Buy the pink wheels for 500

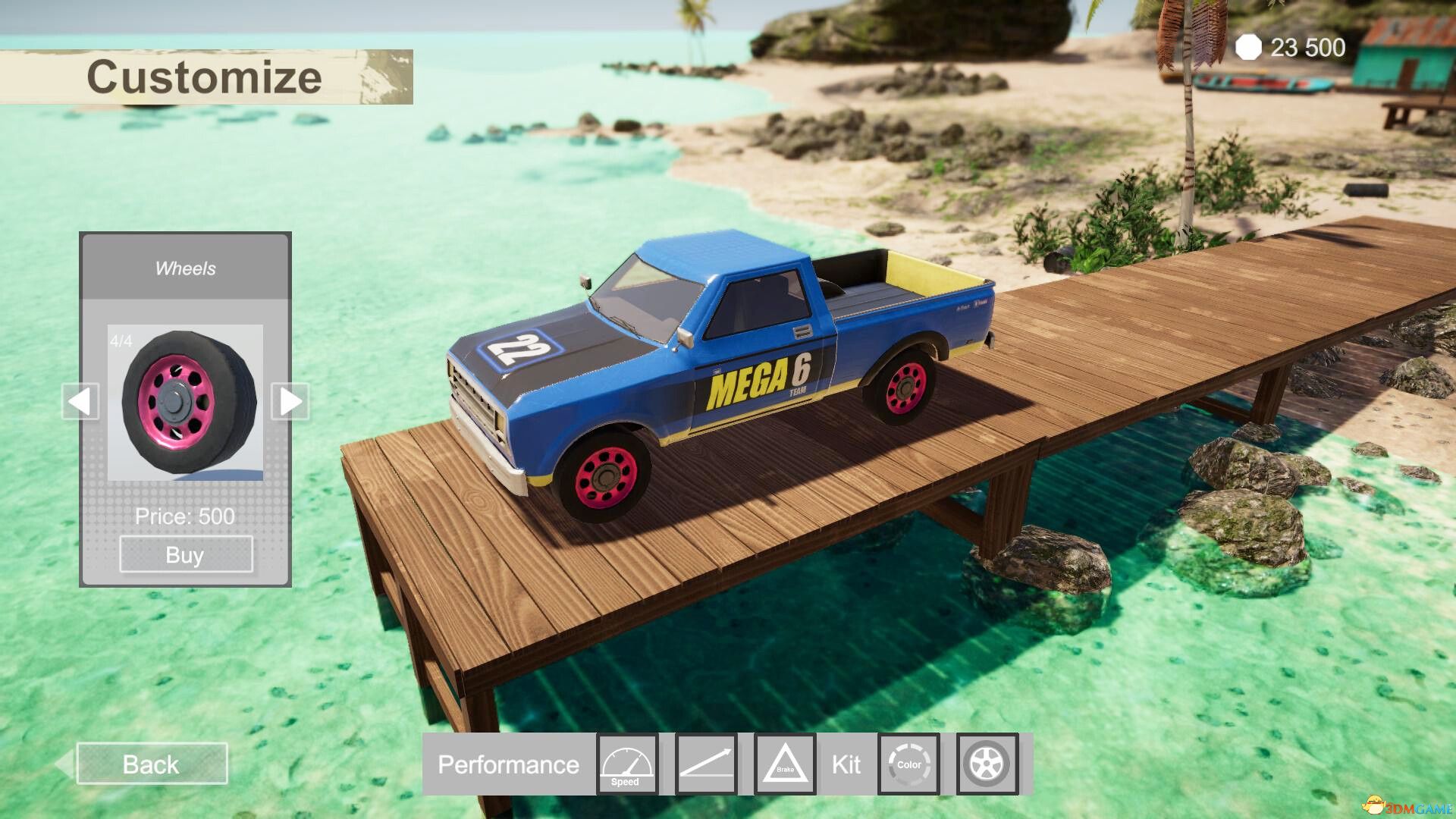click(x=185, y=554)
